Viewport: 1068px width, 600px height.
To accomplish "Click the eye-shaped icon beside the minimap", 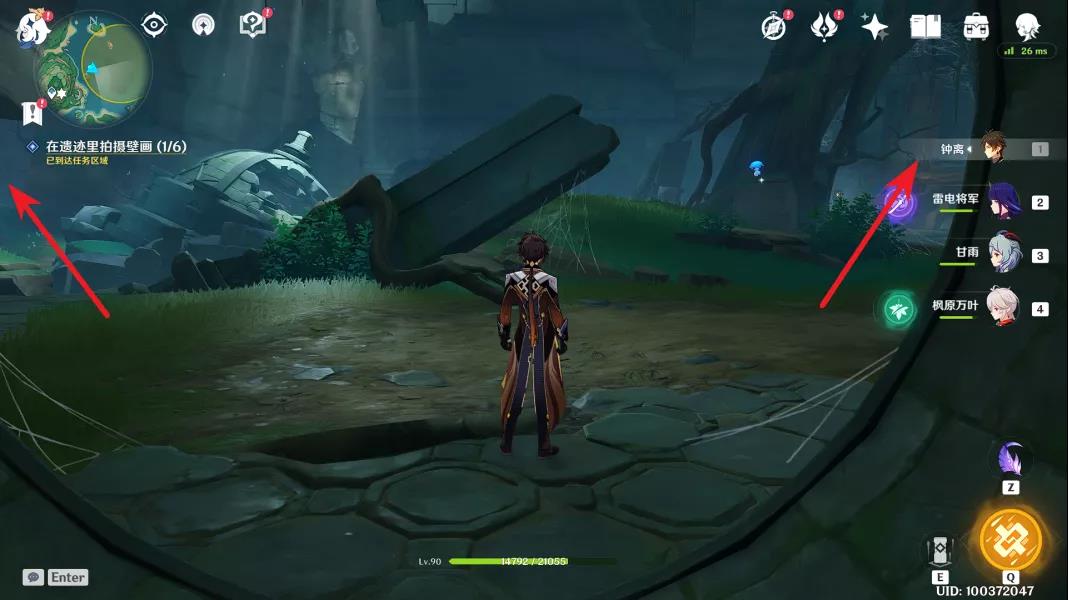I will click(154, 25).
